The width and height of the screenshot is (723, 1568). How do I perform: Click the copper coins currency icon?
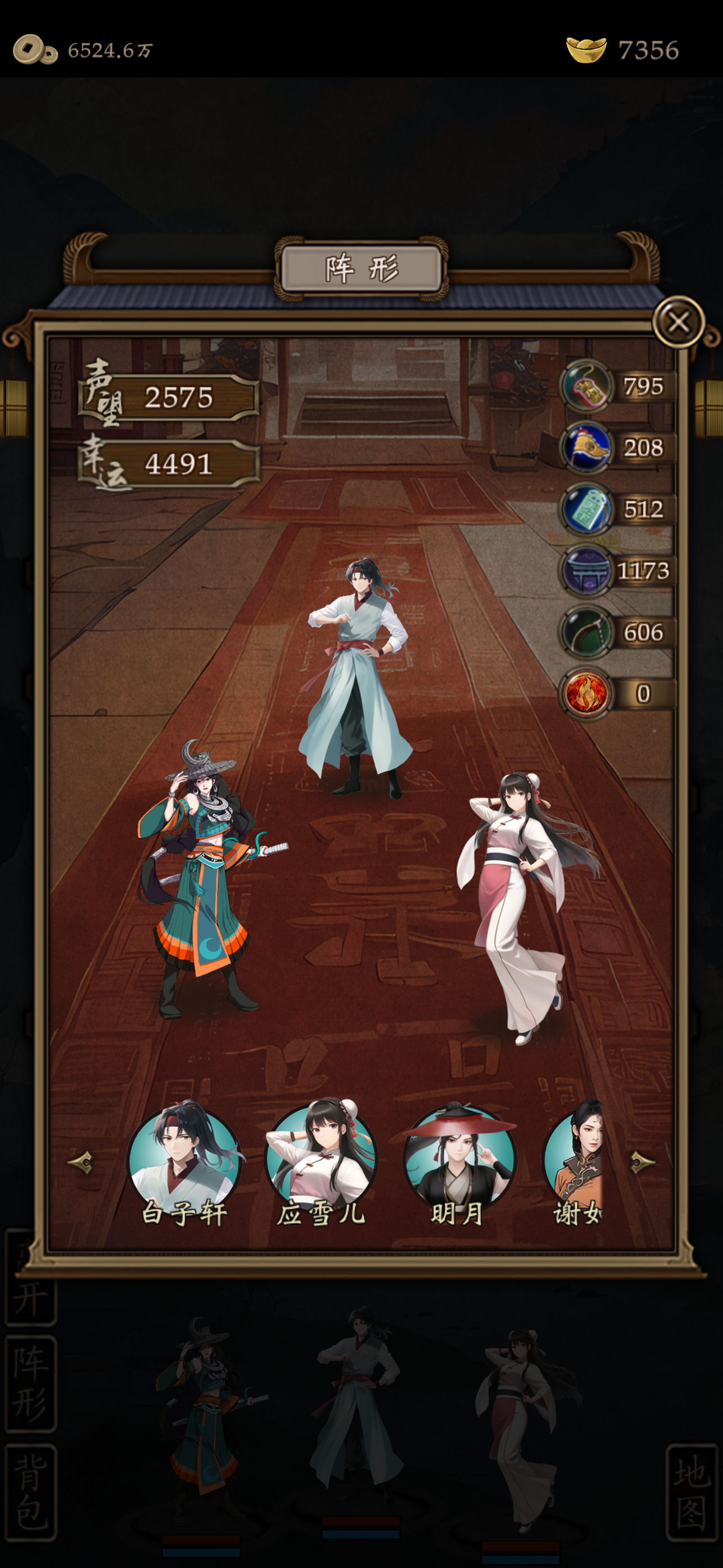pyautogui.click(x=35, y=50)
